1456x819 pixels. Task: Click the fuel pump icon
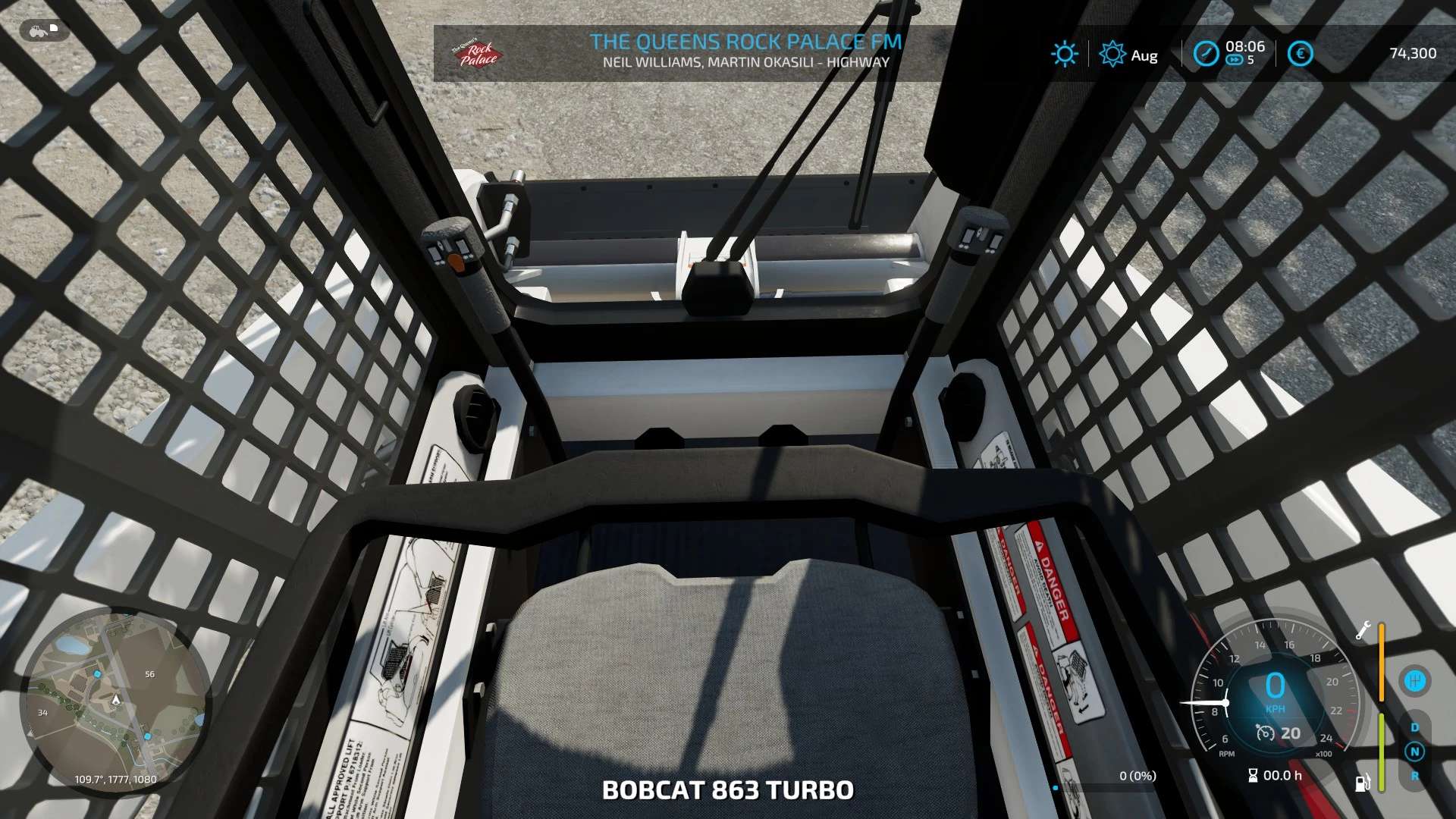1363,783
